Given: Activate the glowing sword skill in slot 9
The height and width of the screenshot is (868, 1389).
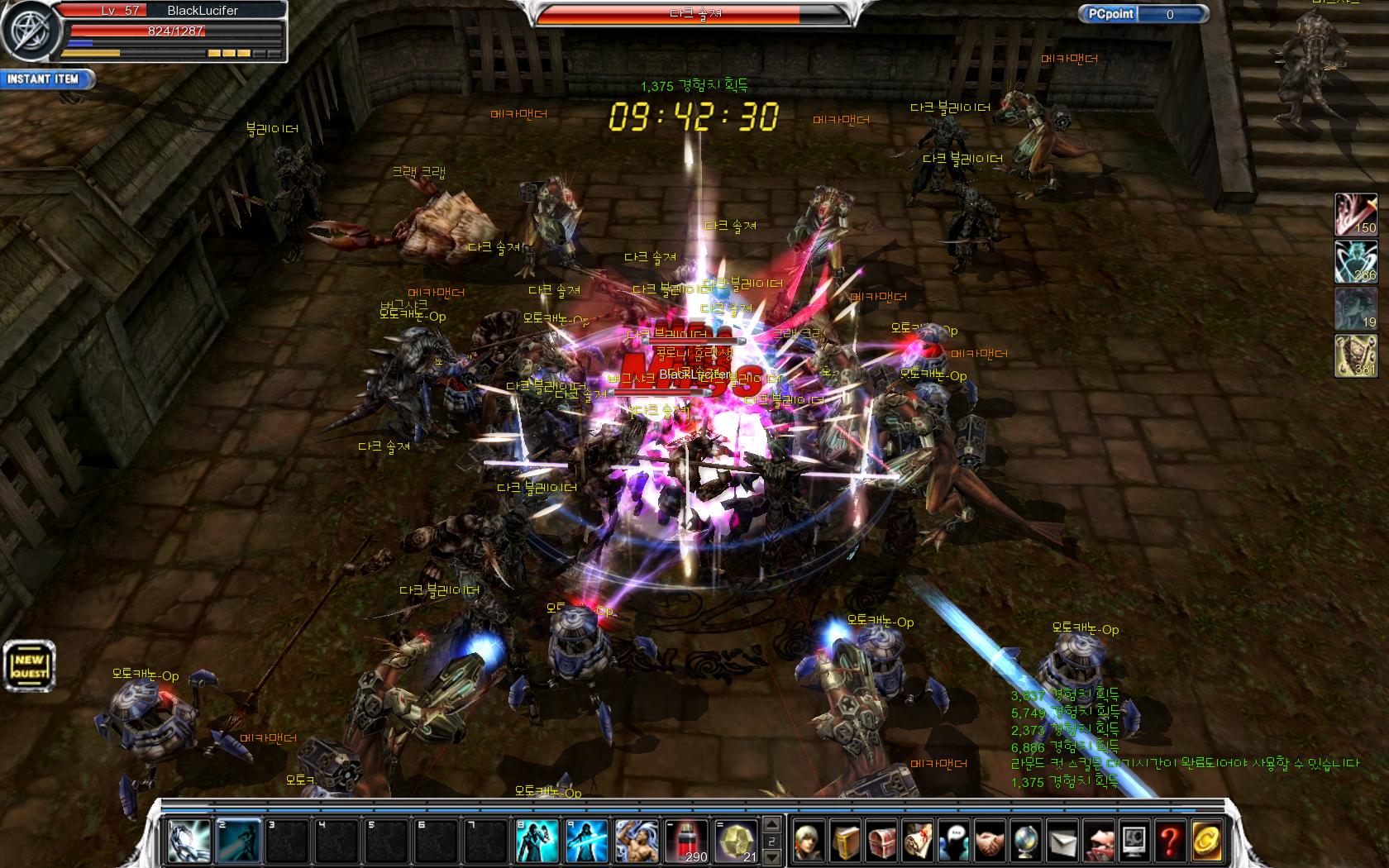Looking at the screenshot, I should pyautogui.click(x=587, y=840).
